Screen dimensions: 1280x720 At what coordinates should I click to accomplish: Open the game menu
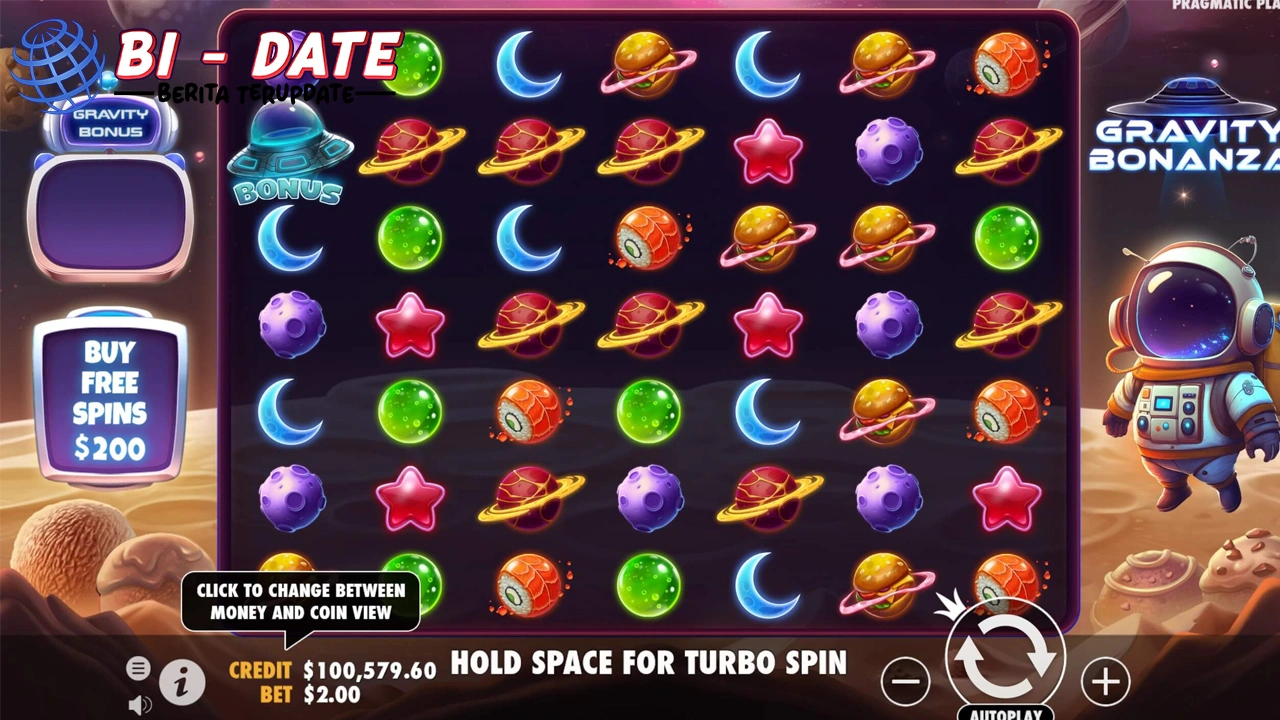tap(138, 668)
